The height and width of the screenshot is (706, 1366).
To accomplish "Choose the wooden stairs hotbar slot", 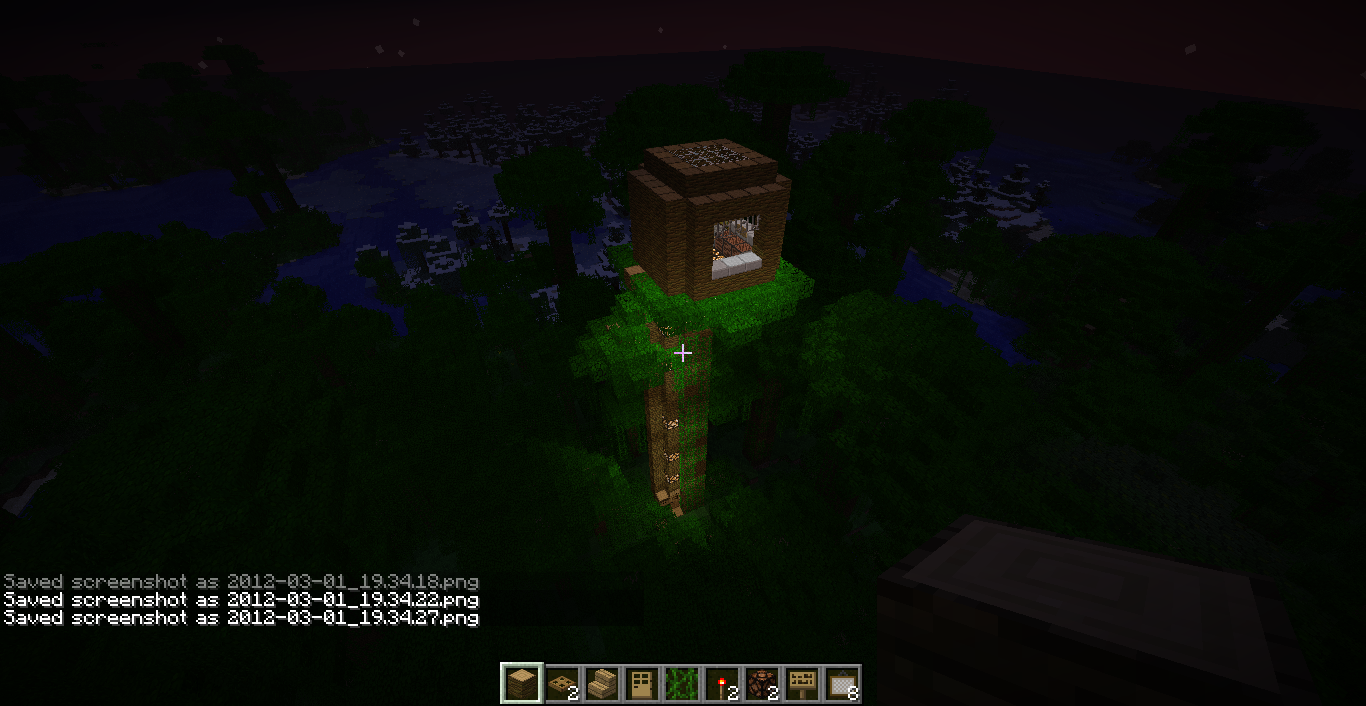I will 601,684.
